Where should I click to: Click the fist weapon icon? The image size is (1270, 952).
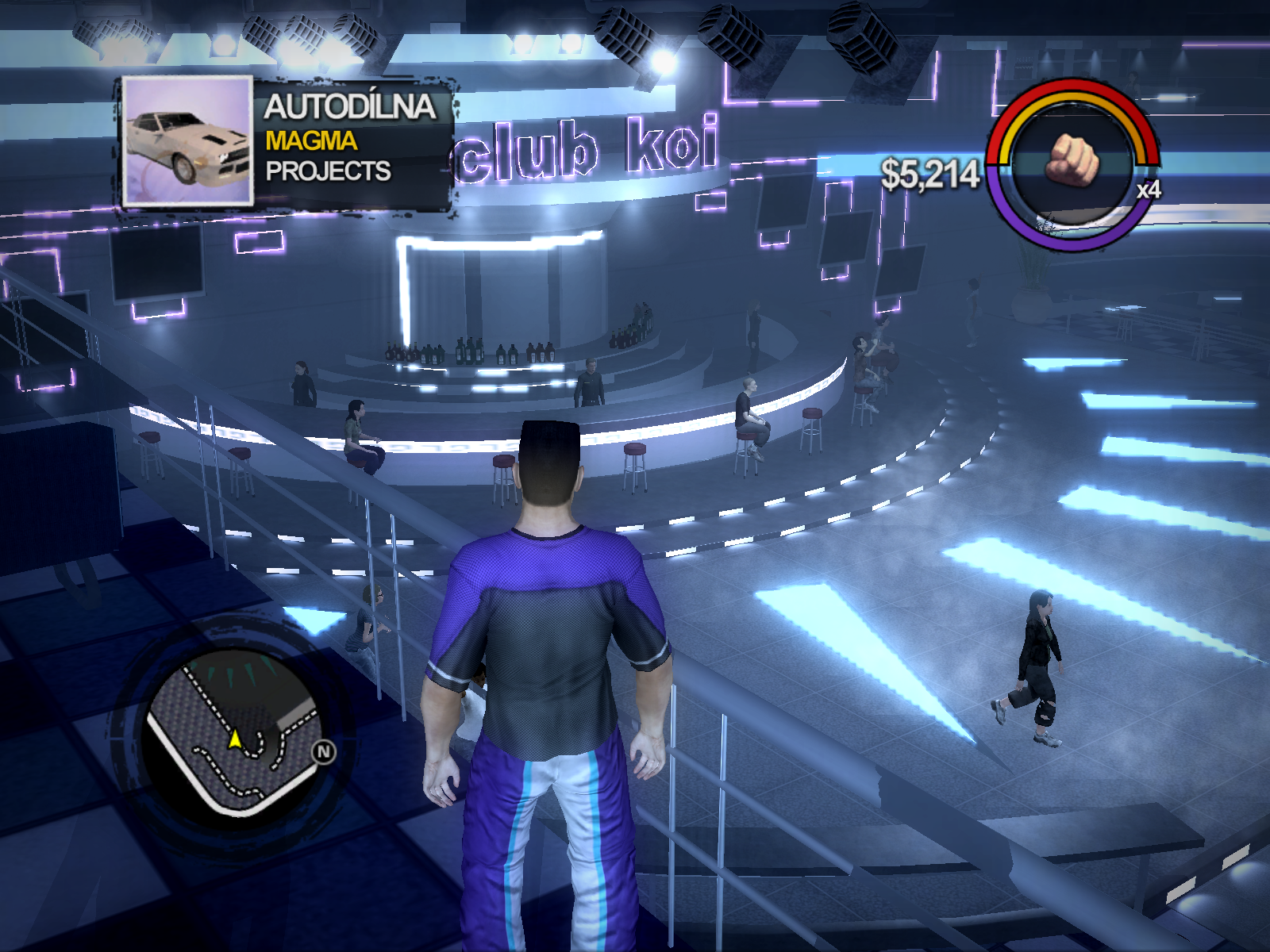(1072, 159)
